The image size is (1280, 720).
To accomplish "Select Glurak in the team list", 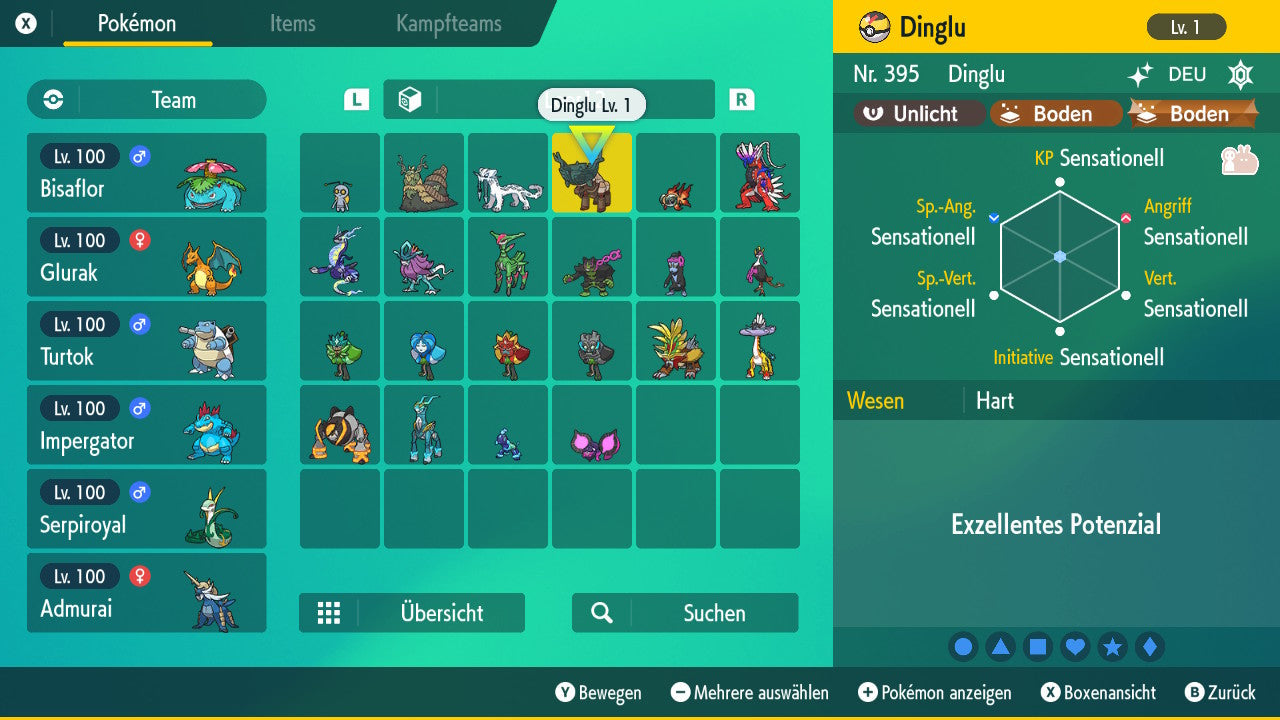I will click(x=146, y=257).
